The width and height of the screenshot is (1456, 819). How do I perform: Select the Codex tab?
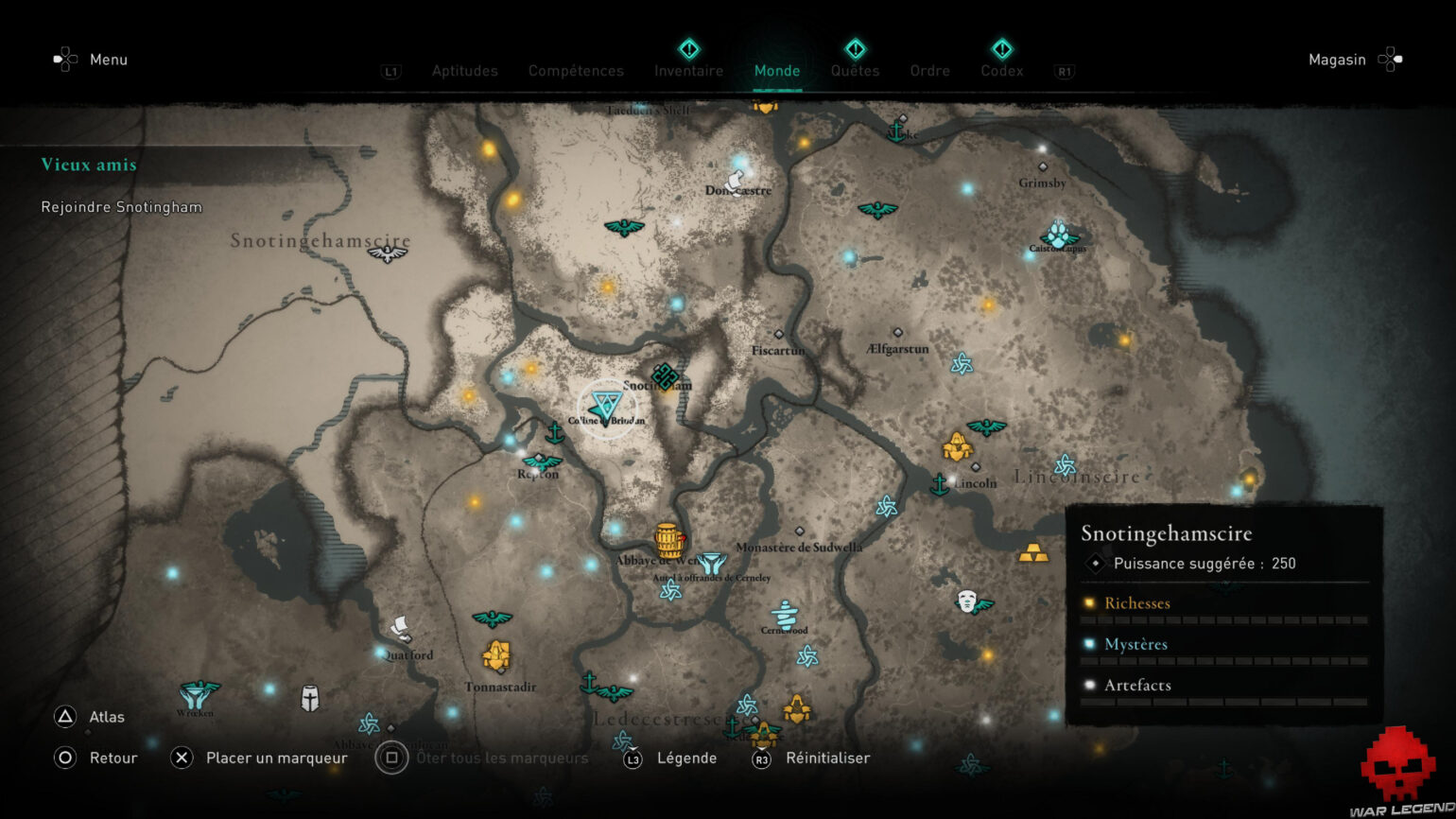pyautogui.click(x=1001, y=71)
